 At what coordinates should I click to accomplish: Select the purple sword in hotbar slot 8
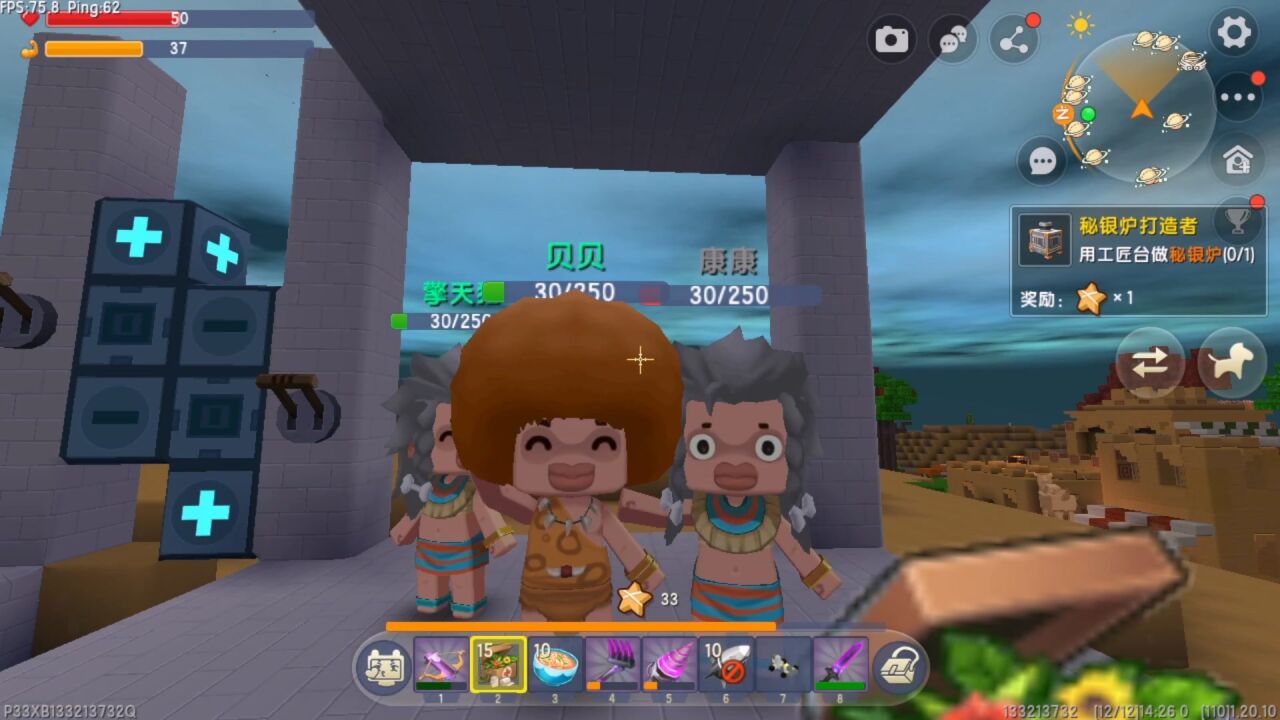tap(840, 664)
